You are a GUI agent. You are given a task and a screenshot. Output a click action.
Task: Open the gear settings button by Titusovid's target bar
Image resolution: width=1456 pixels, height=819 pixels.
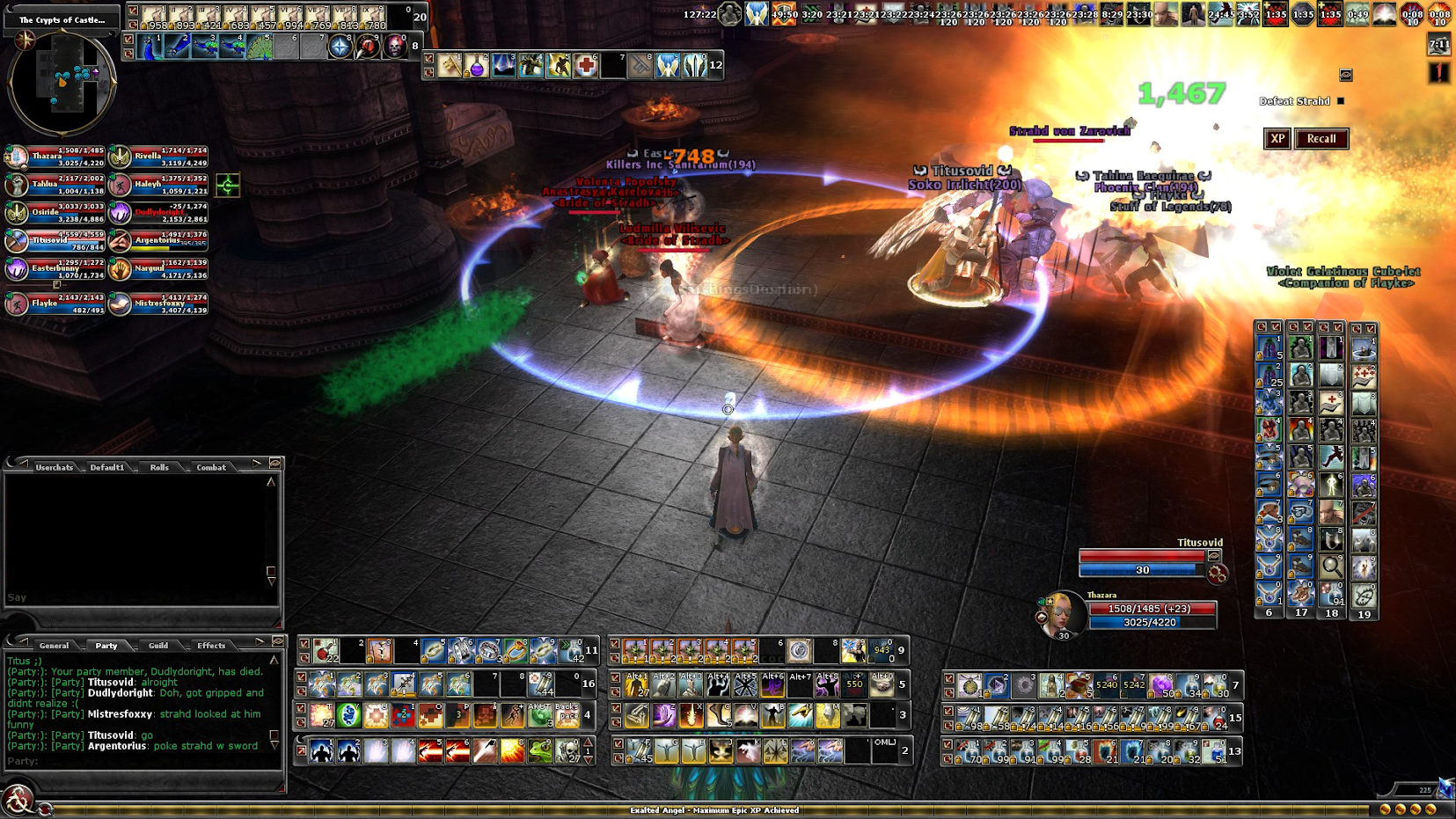[1218, 574]
